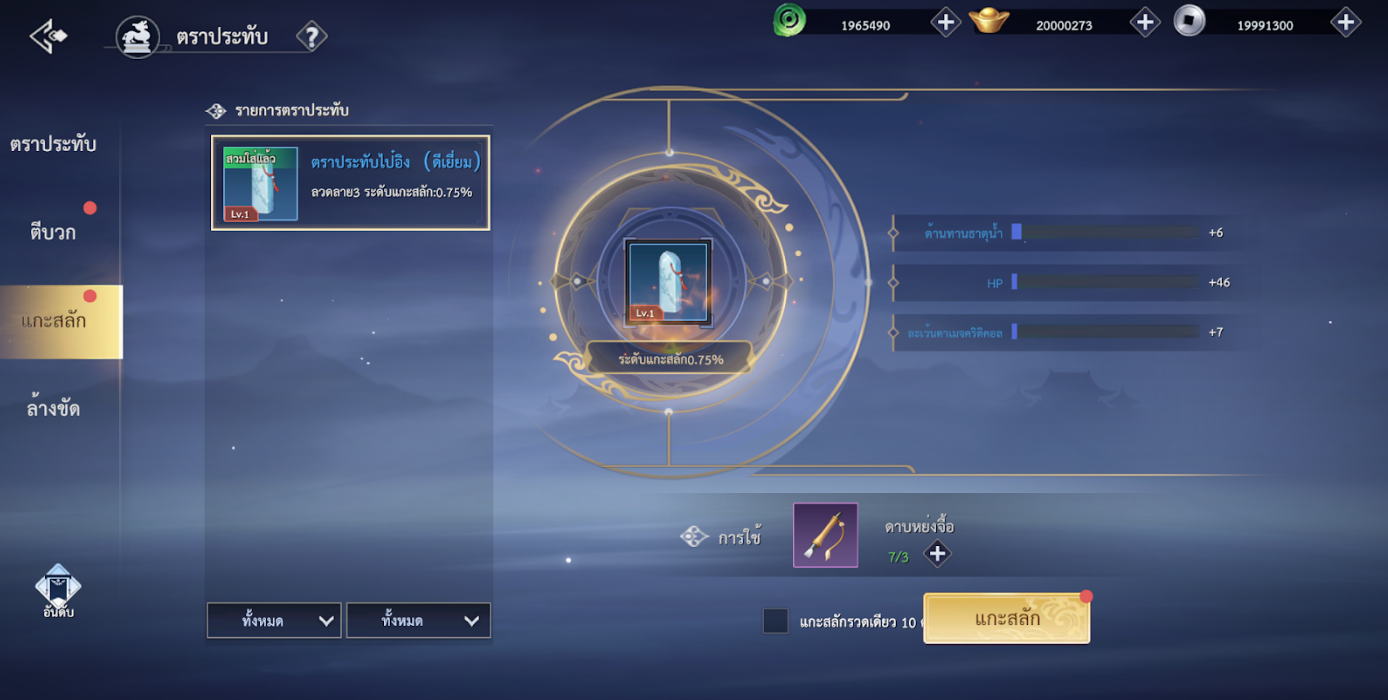The image size is (1388, 700).
Task: Open the first ทั้งหมด filter dropdown
Action: 274,620
